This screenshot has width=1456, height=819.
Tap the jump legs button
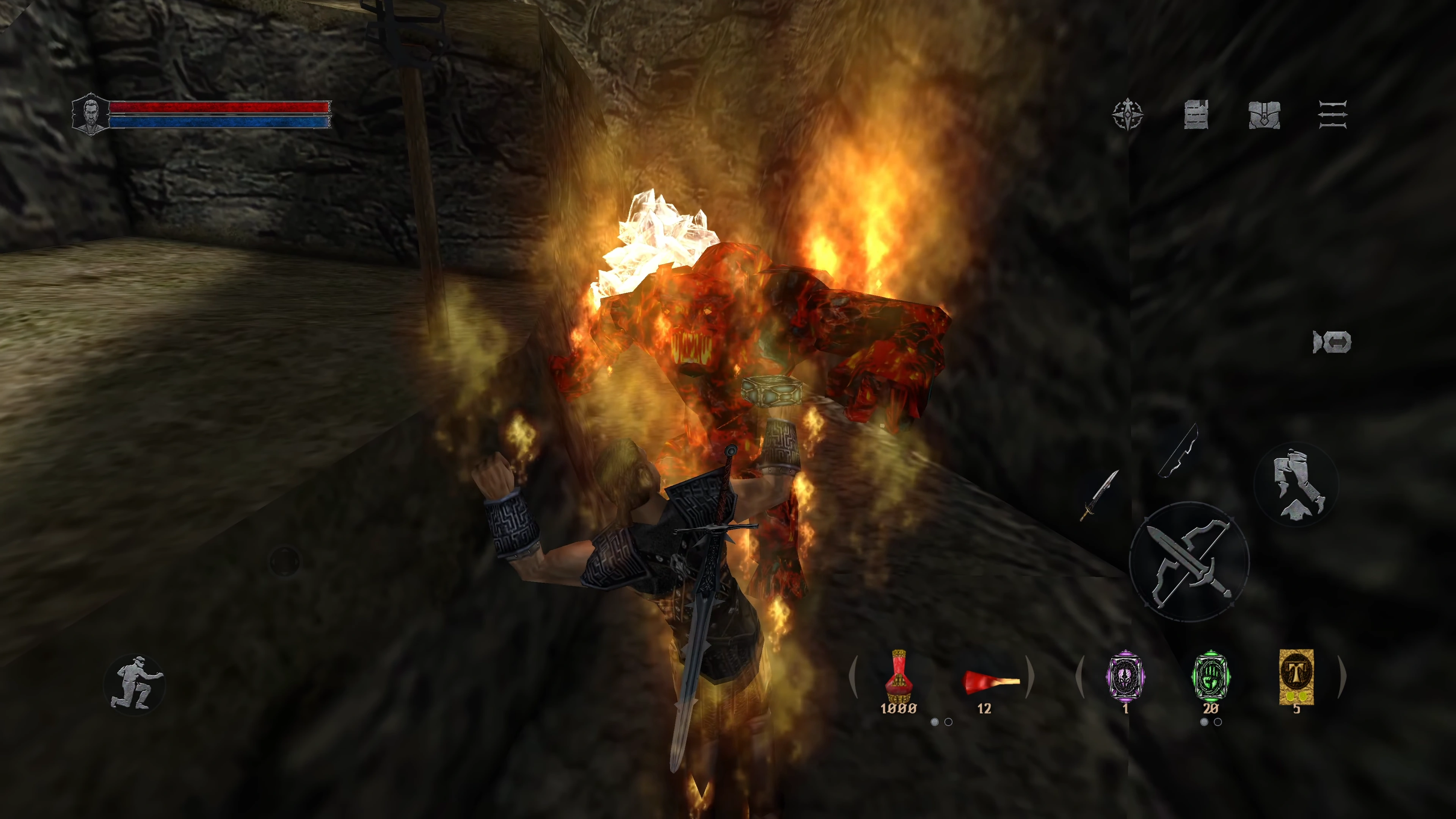[x=1297, y=484]
